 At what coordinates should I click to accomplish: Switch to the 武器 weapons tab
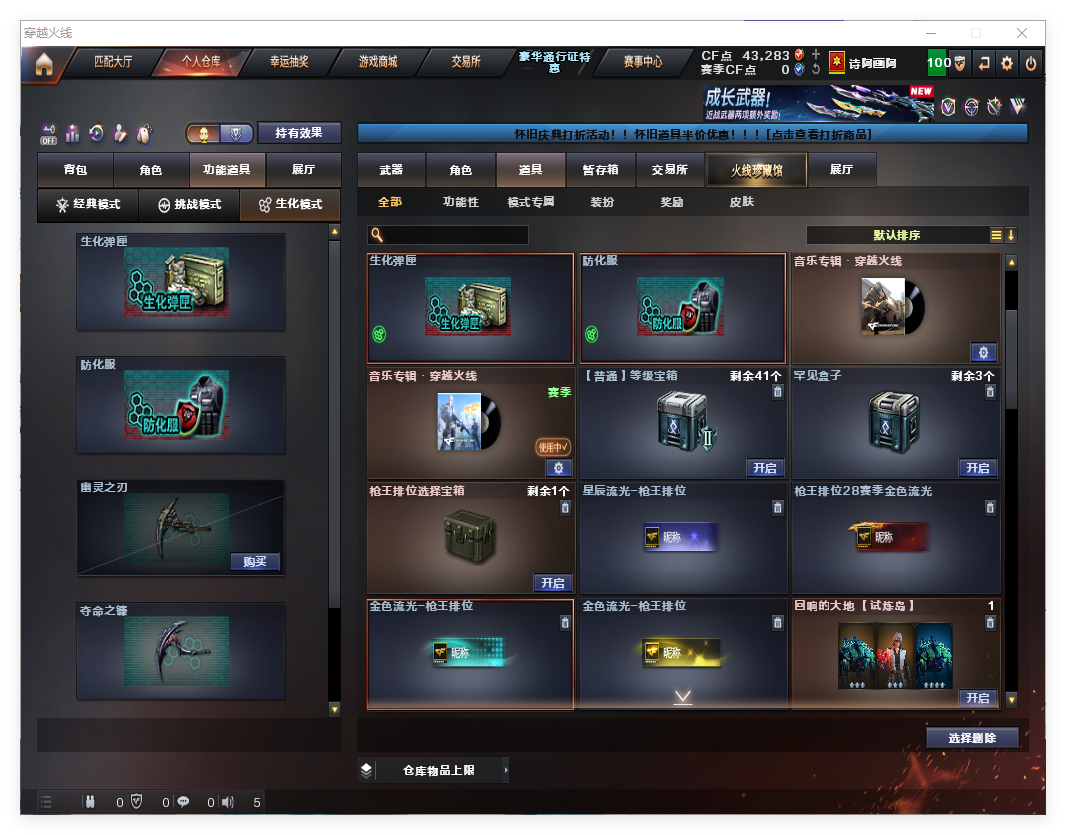[x=391, y=170]
